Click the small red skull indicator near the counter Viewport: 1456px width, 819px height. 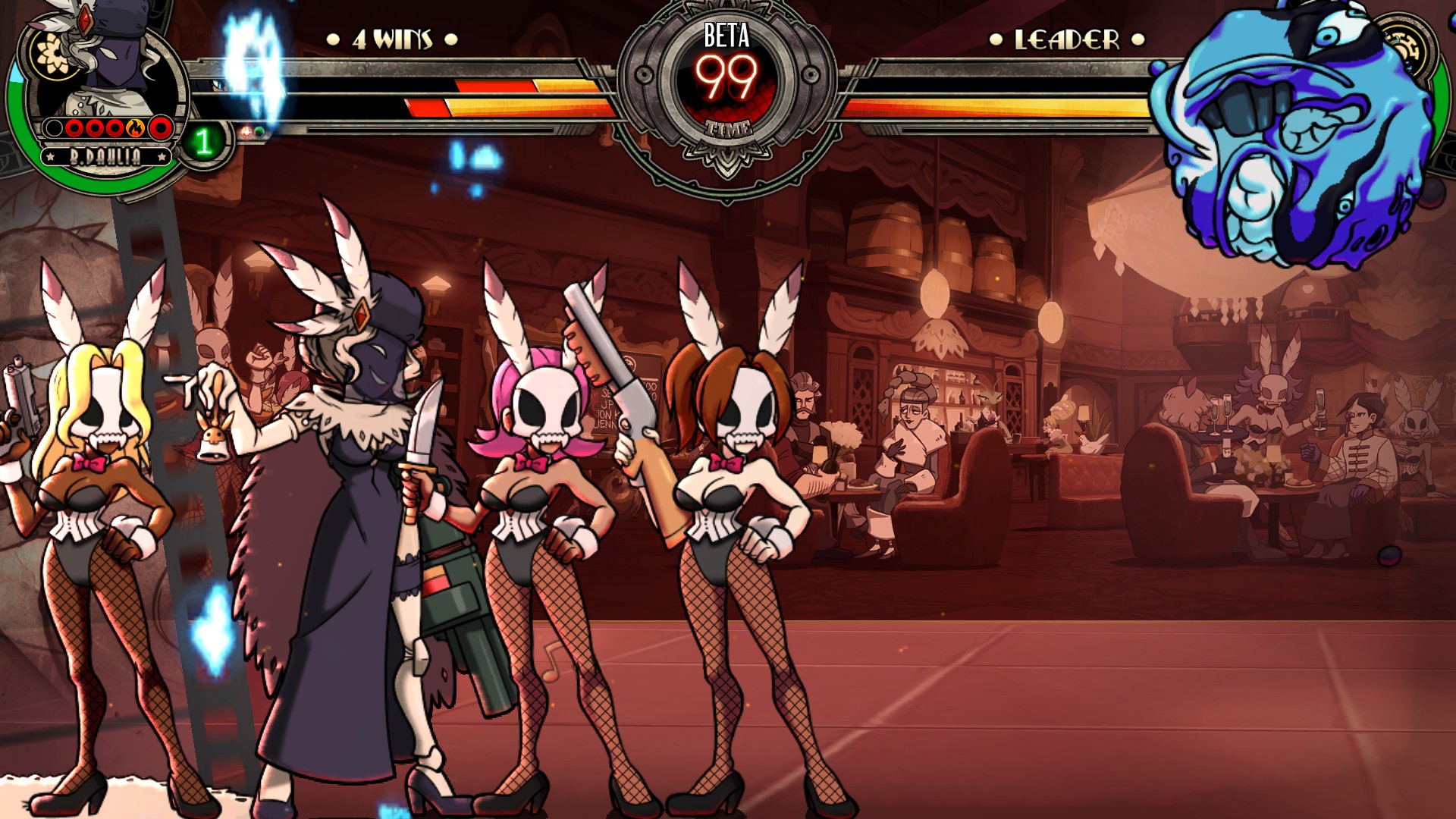246,130
